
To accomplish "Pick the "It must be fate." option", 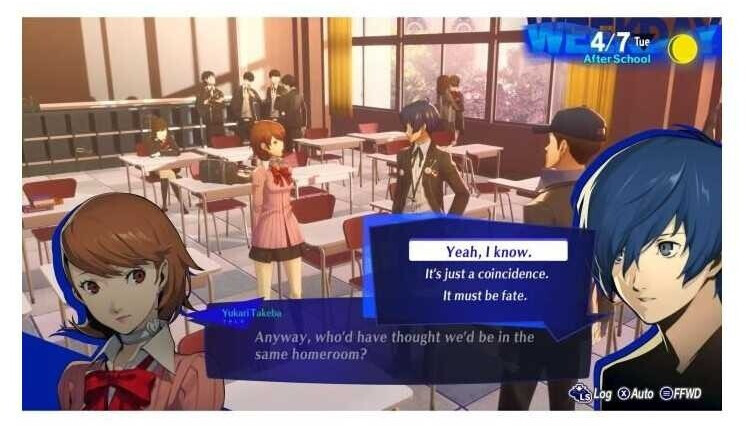I will click(488, 297).
